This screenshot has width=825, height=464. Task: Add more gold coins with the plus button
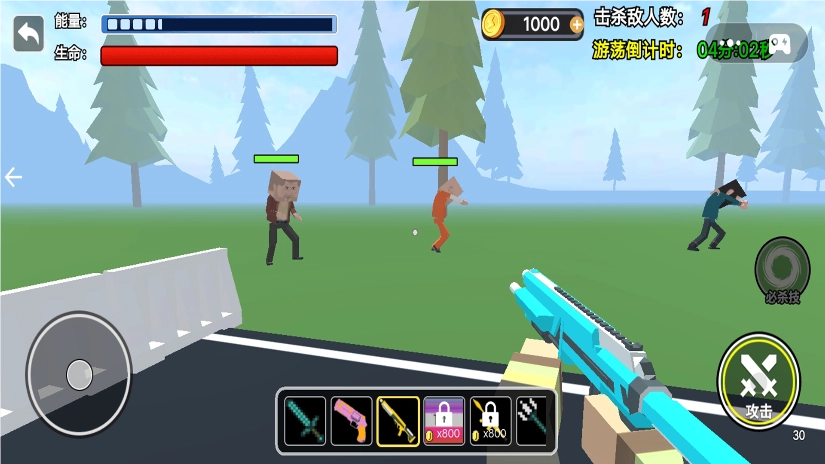pyautogui.click(x=576, y=24)
